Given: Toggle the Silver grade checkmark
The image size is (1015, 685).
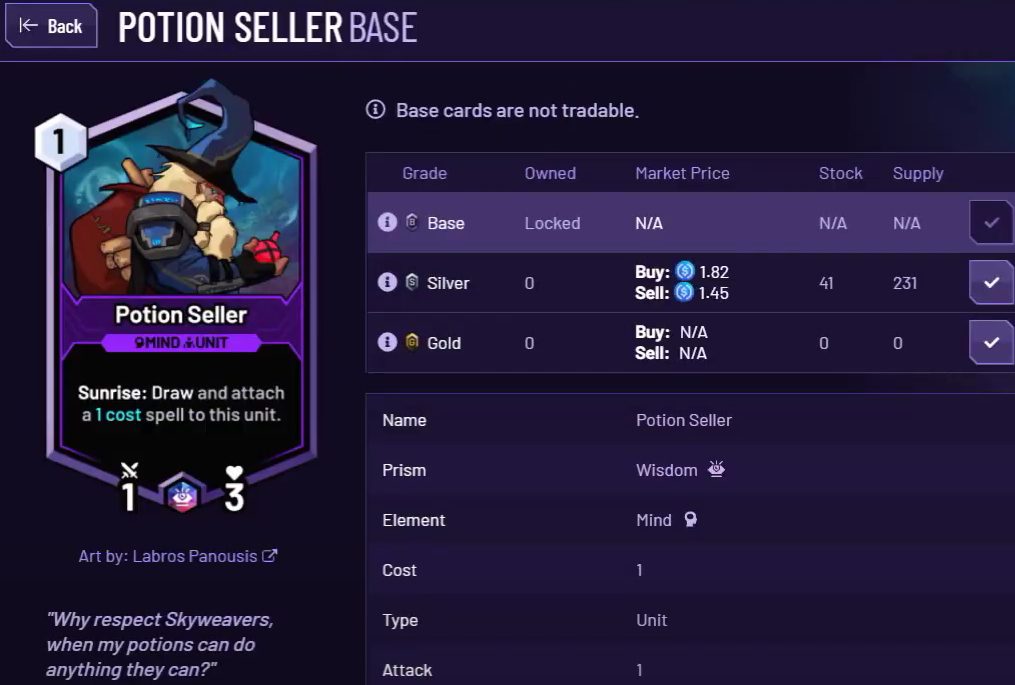Looking at the screenshot, I should [990, 283].
